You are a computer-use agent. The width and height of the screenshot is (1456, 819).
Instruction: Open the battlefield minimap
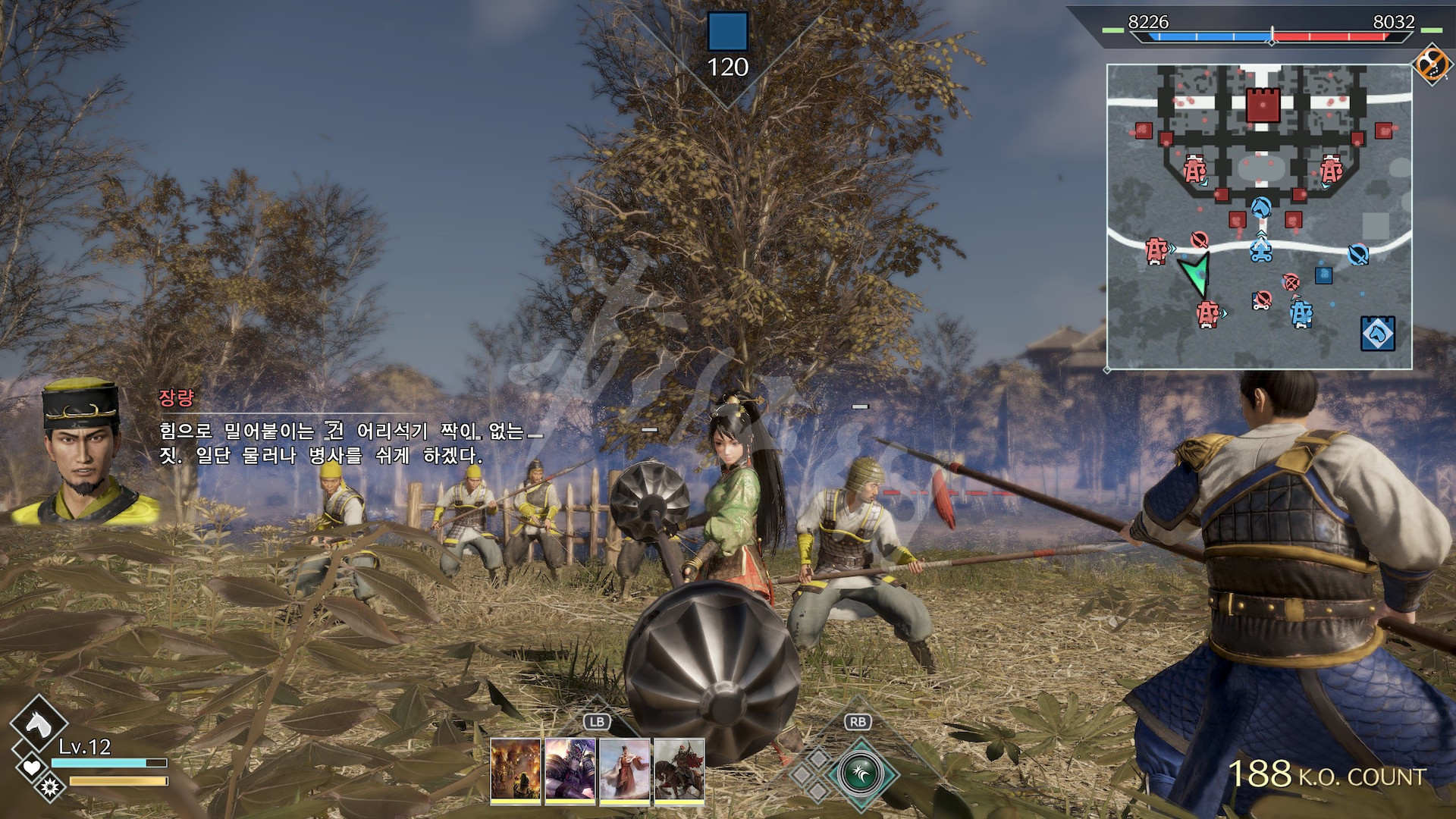pyautogui.click(x=1259, y=216)
